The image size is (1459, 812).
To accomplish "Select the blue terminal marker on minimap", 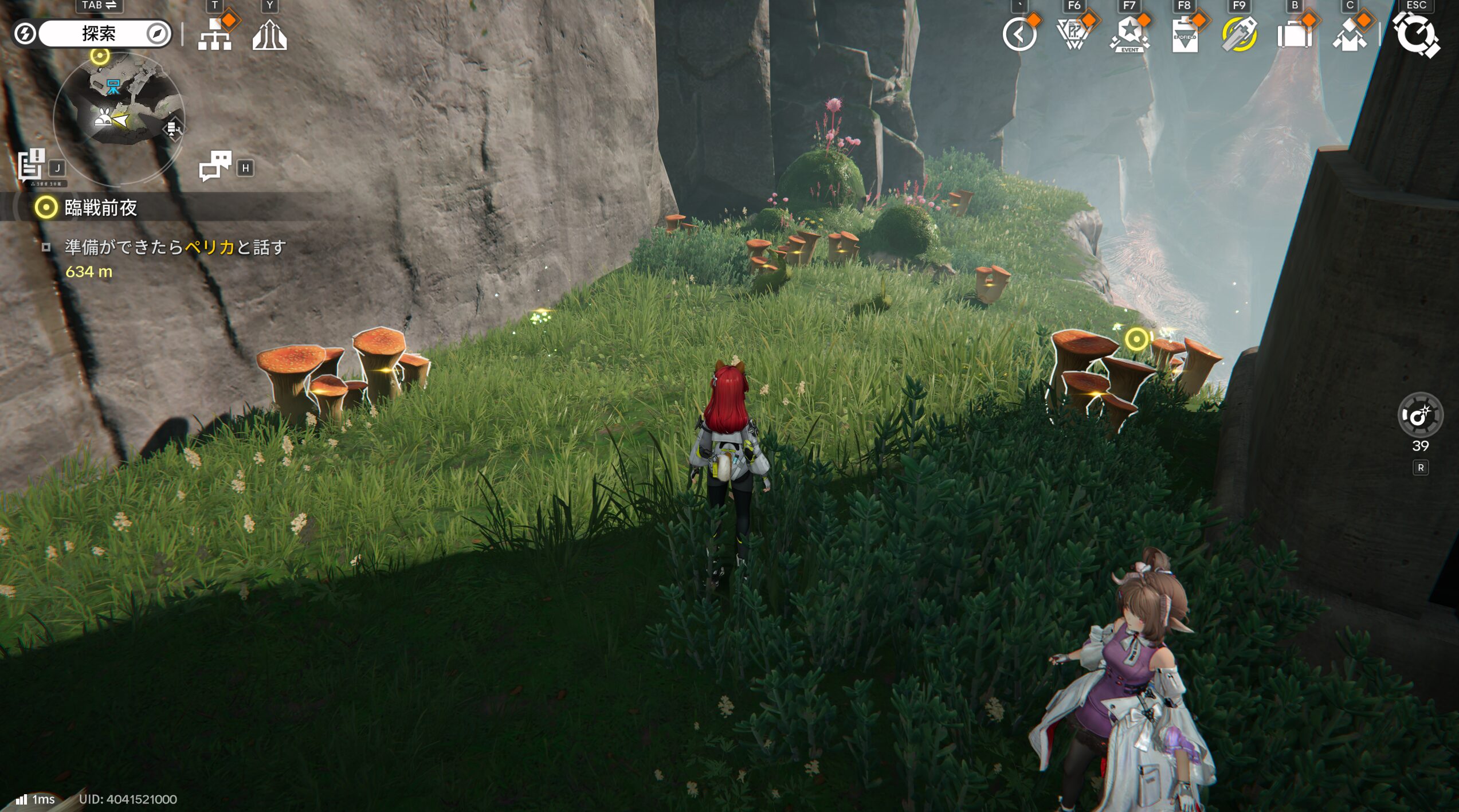I will pyautogui.click(x=113, y=87).
